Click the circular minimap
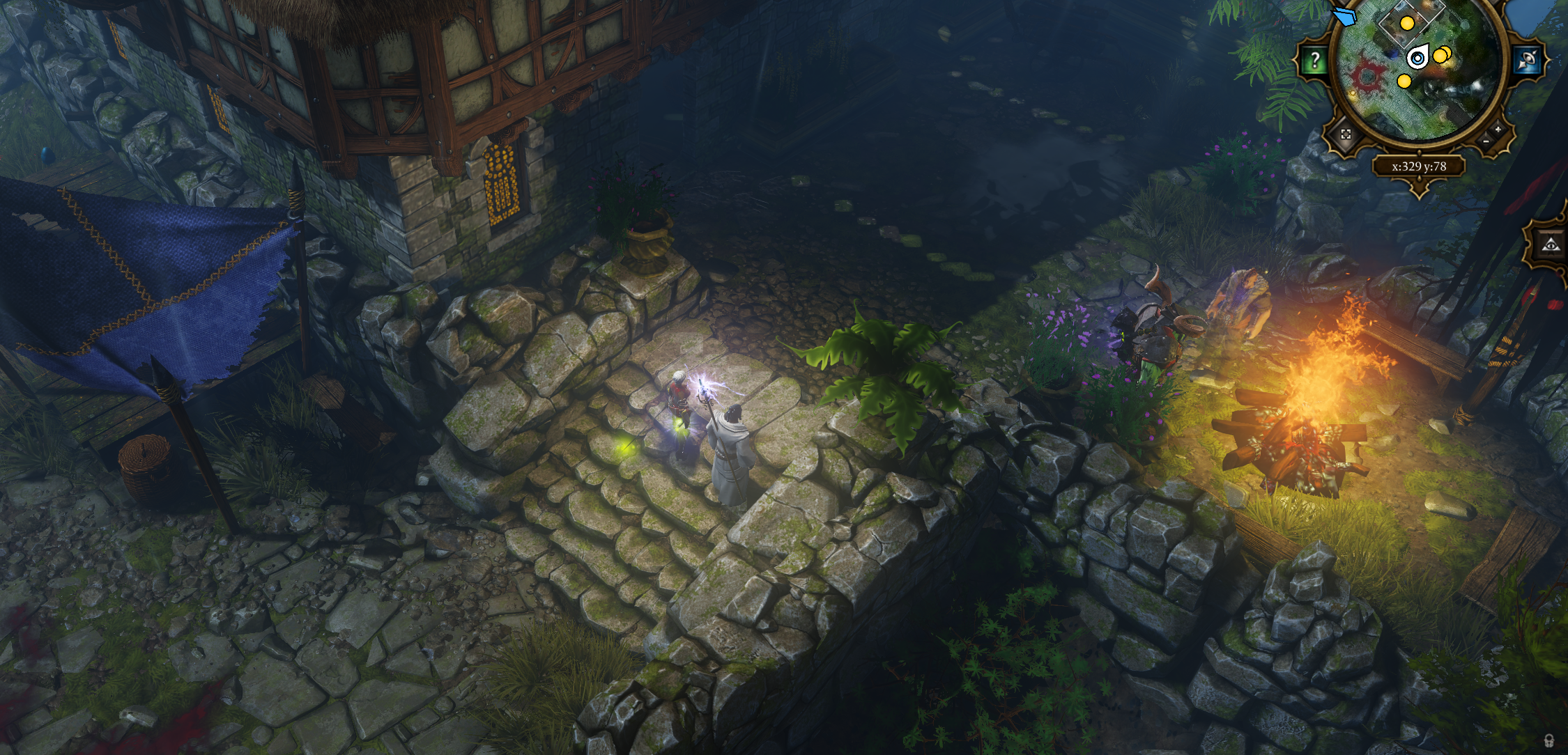 pos(1420,70)
